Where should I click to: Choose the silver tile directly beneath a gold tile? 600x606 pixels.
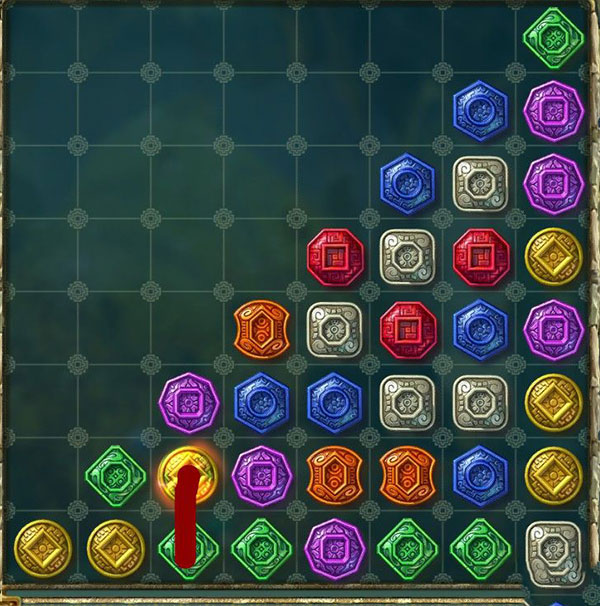point(553,546)
